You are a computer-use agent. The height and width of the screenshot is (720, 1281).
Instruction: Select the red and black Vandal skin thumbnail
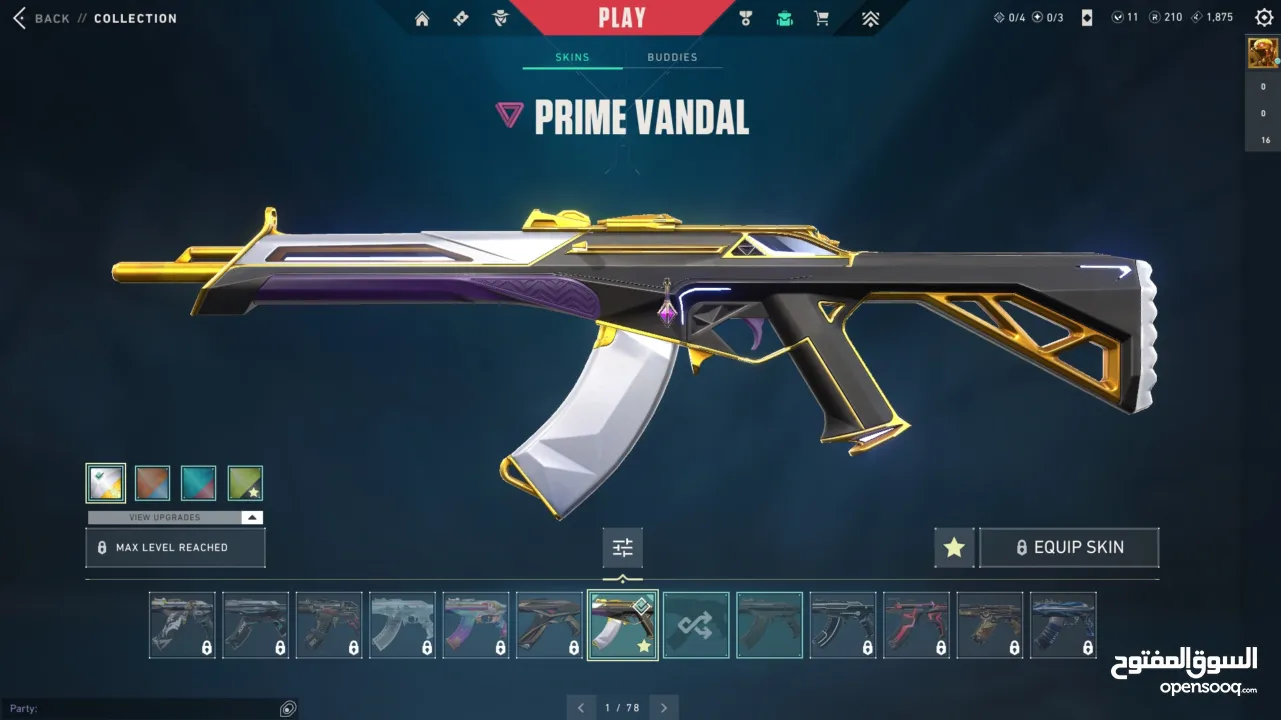click(915, 625)
